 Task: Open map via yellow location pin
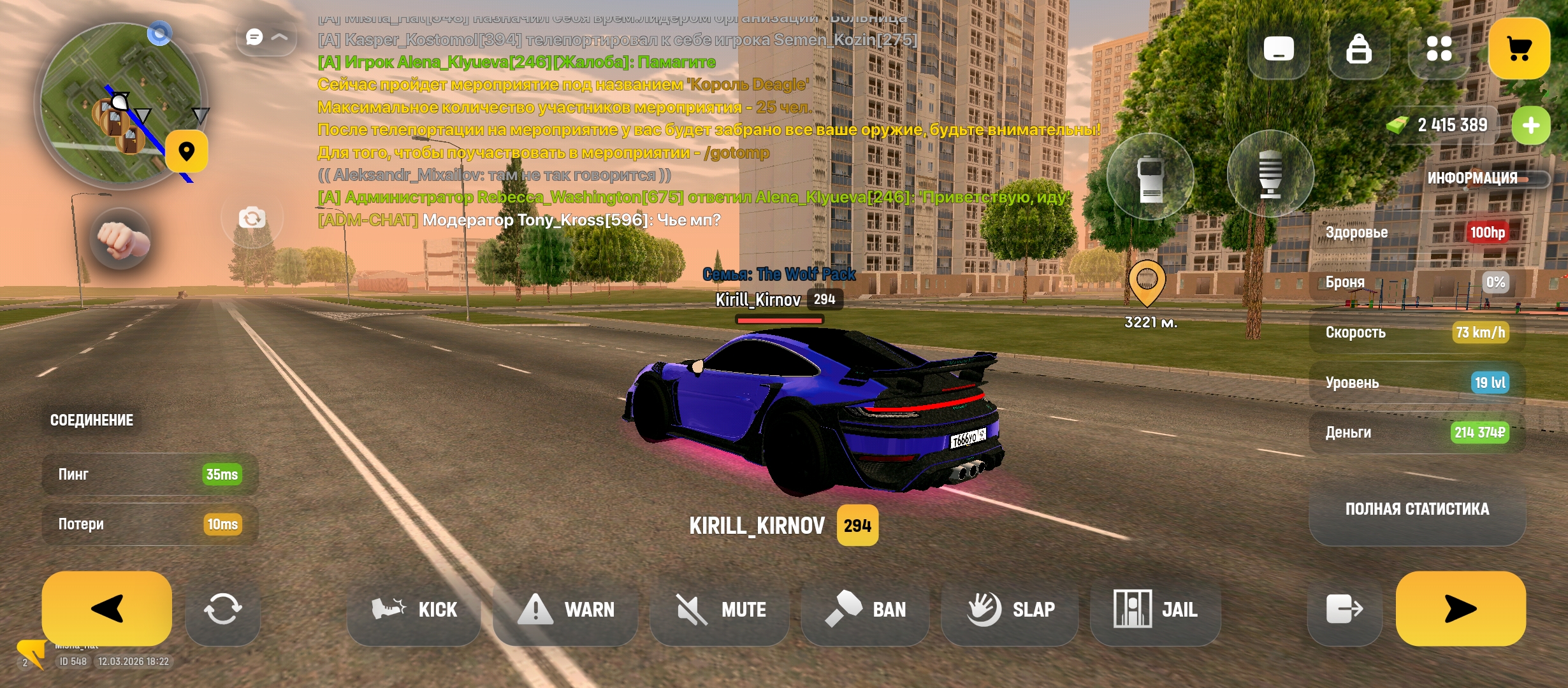[186, 152]
